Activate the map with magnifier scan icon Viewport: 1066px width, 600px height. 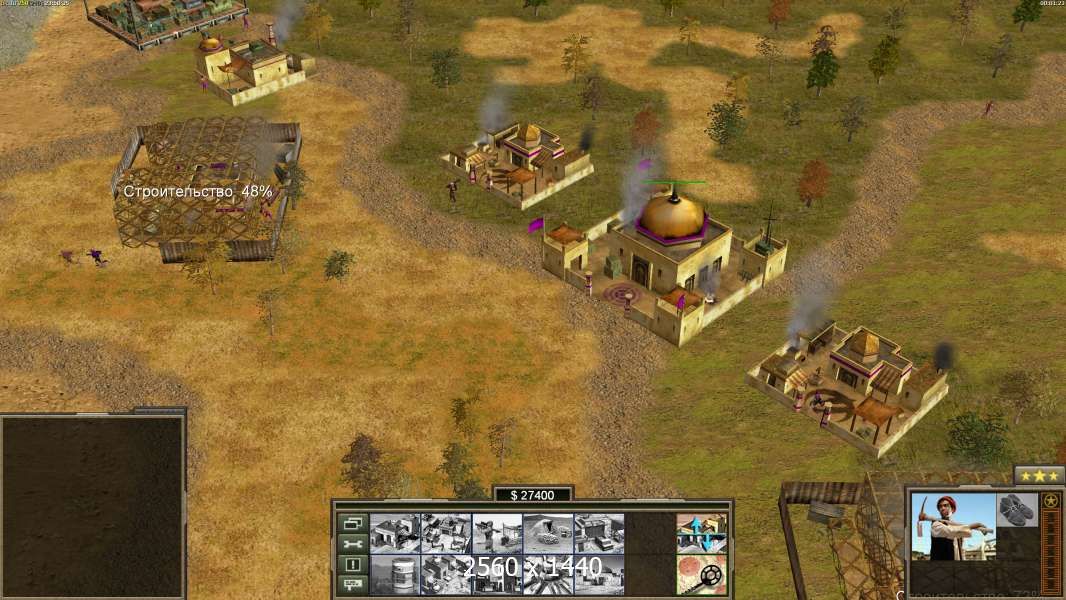pyautogui.click(x=701, y=574)
